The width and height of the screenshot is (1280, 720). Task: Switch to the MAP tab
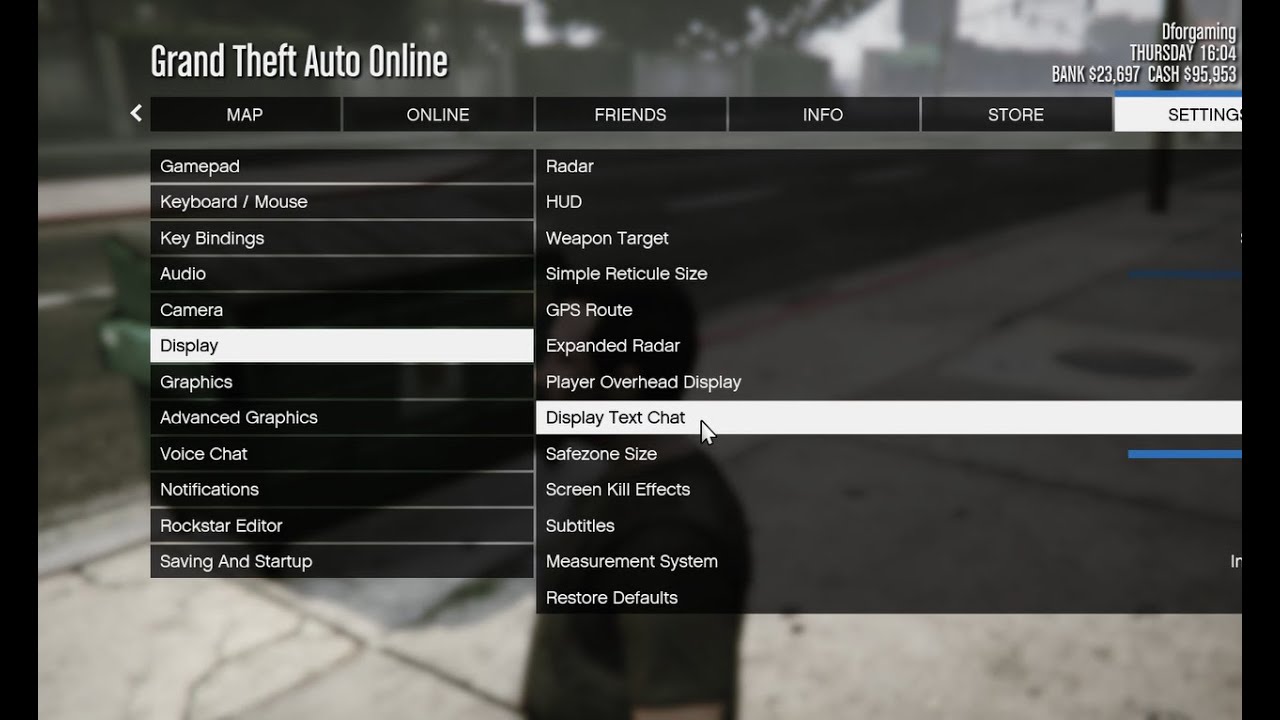pos(244,115)
